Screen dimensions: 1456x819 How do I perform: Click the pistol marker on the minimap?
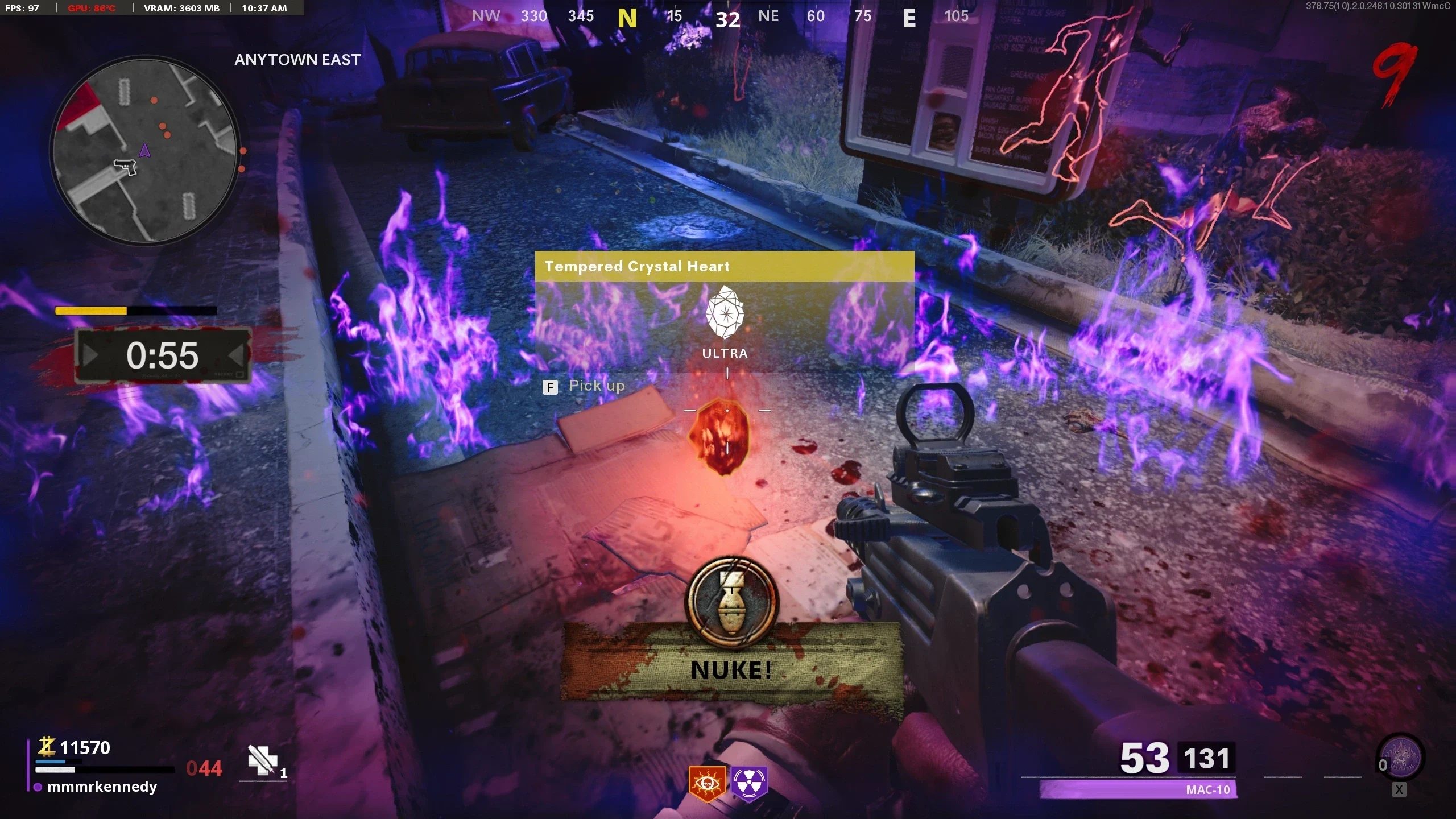pos(125,167)
